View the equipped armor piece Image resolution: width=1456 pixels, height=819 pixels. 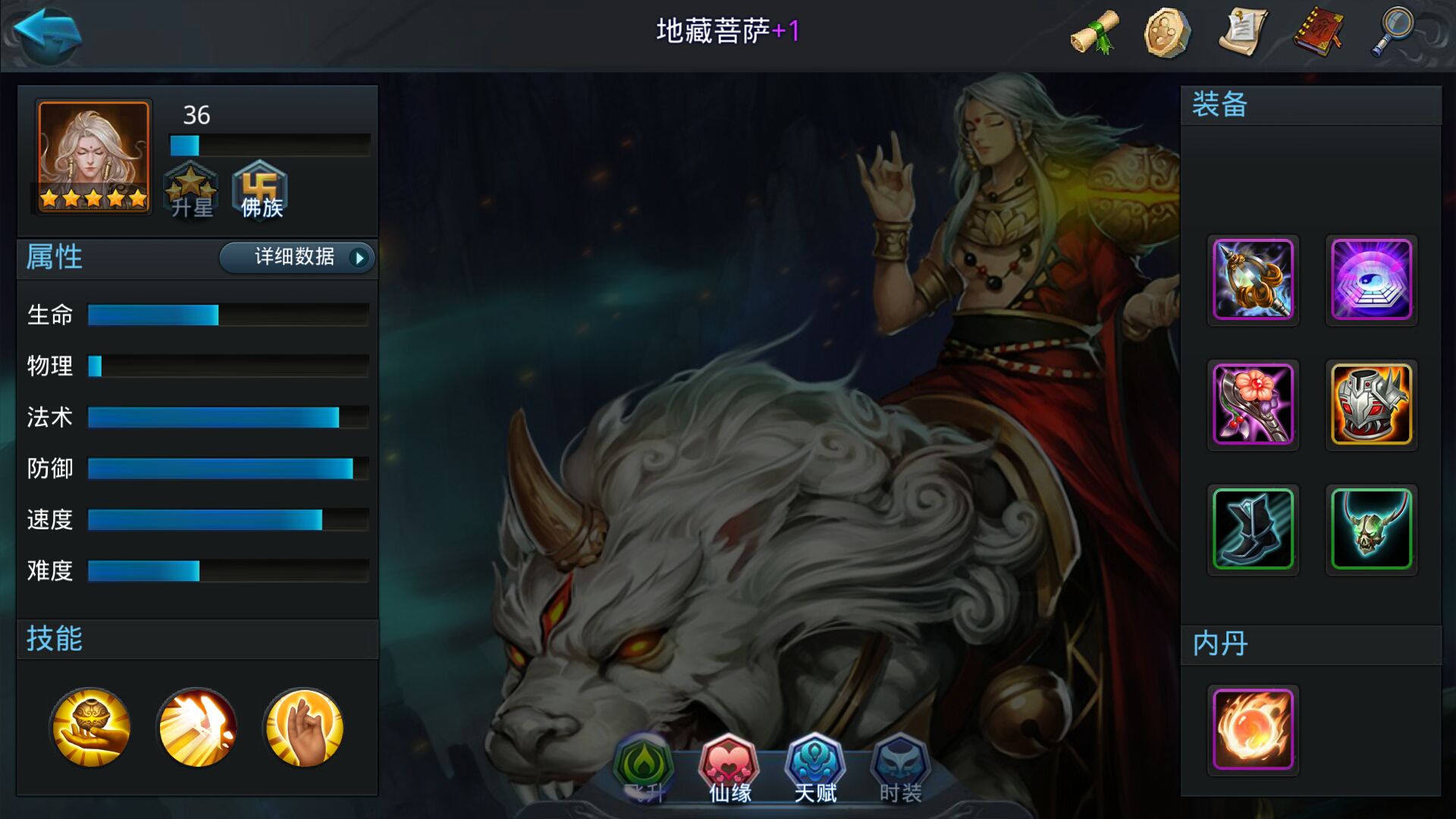pyautogui.click(x=1371, y=406)
